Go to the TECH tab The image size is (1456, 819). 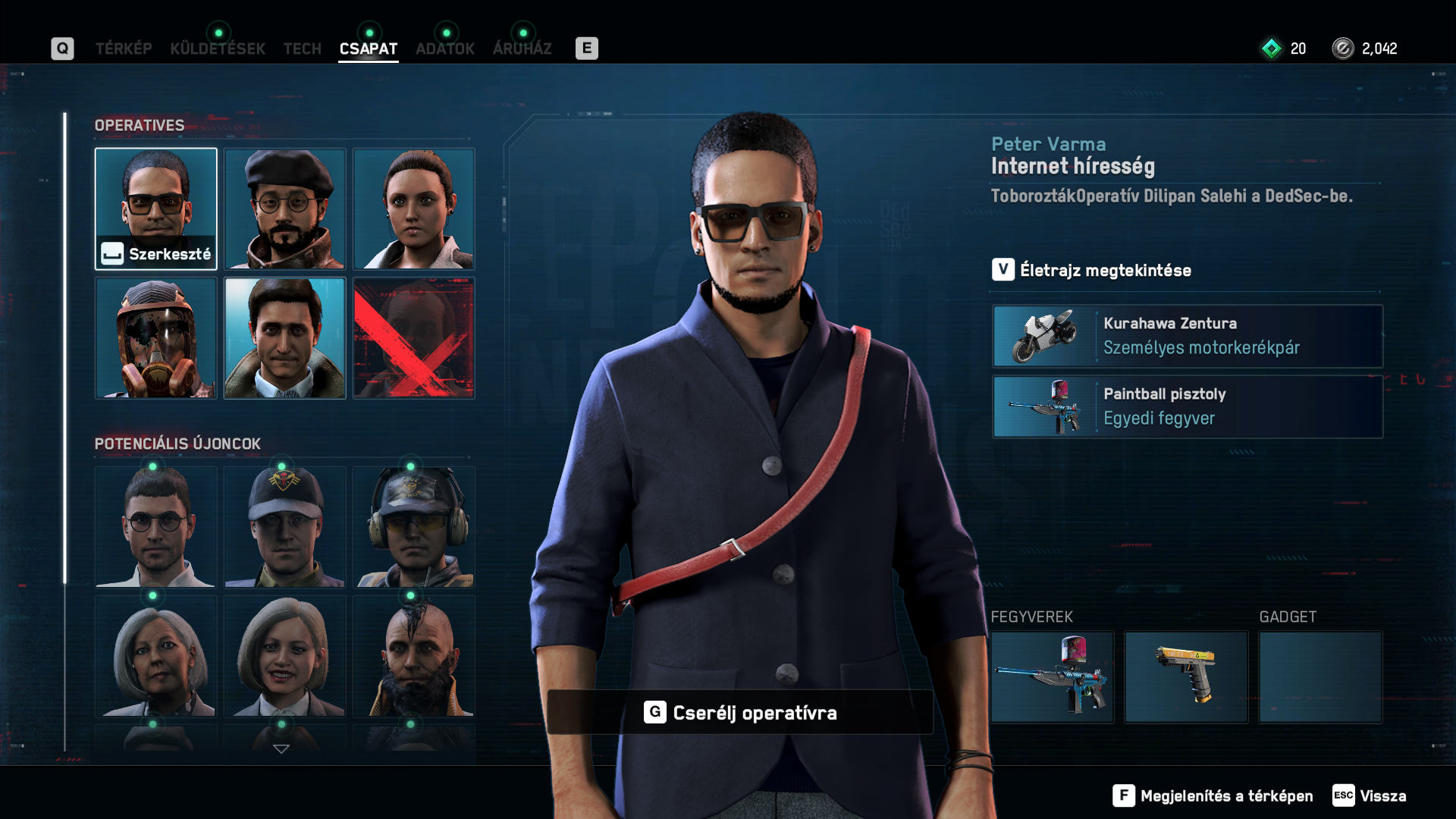pos(303,49)
